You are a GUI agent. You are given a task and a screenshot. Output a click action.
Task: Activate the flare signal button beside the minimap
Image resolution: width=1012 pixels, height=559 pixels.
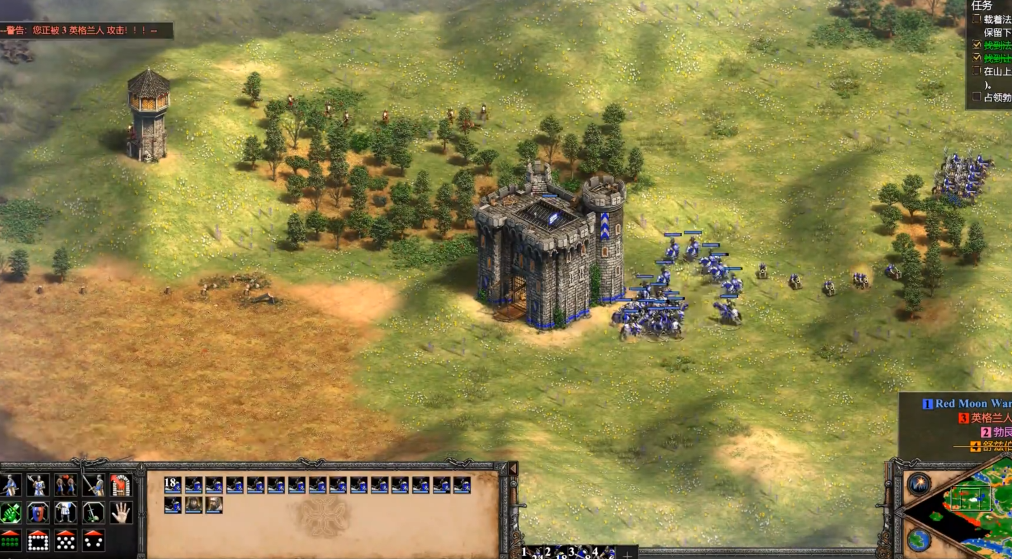click(x=918, y=484)
